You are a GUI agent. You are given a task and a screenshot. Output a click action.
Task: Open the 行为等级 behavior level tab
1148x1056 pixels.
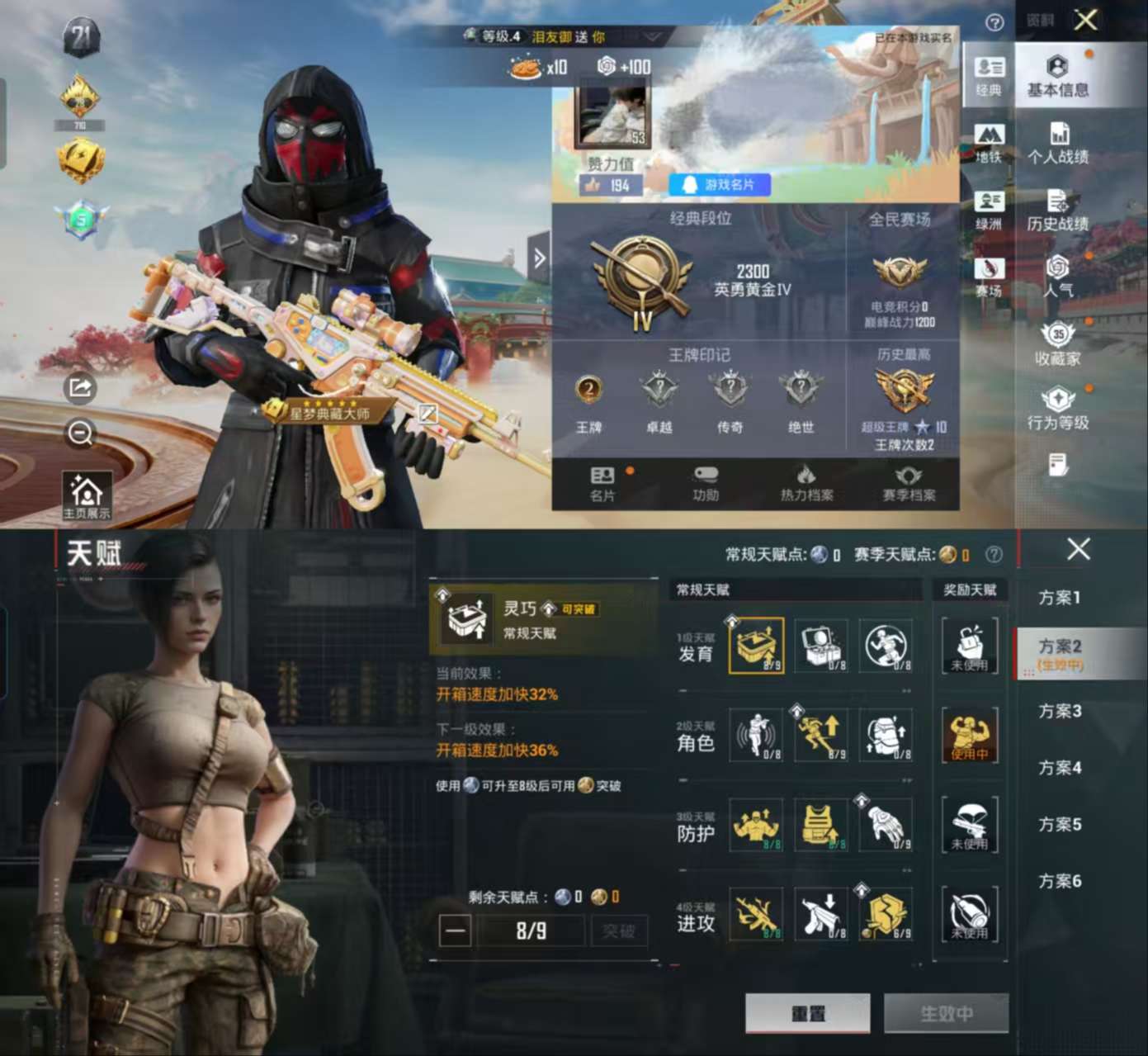pyautogui.click(x=1058, y=410)
